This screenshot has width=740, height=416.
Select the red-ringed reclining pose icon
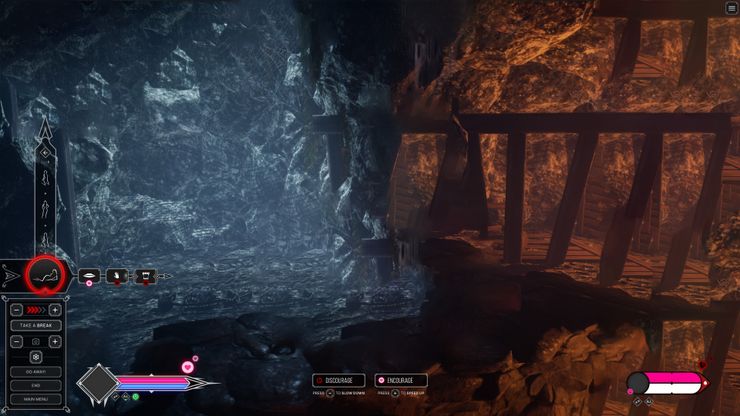pos(44,273)
